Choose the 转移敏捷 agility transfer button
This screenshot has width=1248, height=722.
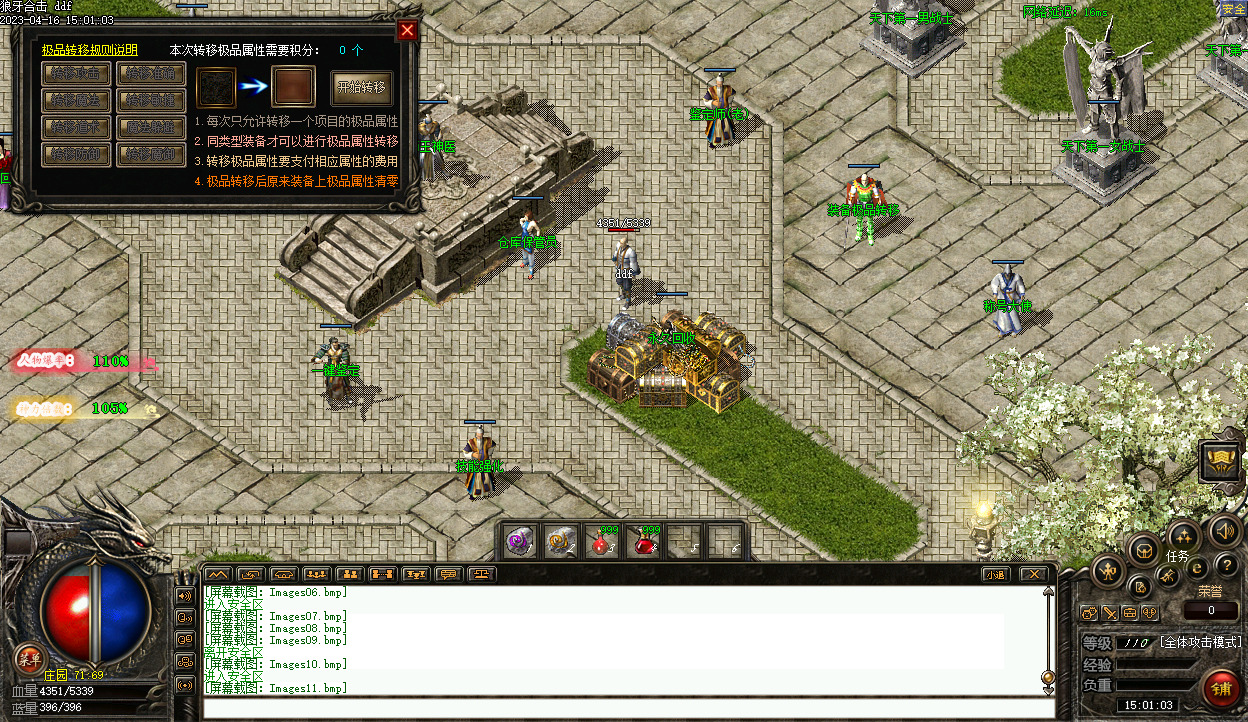pyautogui.click(x=151, y=100)
